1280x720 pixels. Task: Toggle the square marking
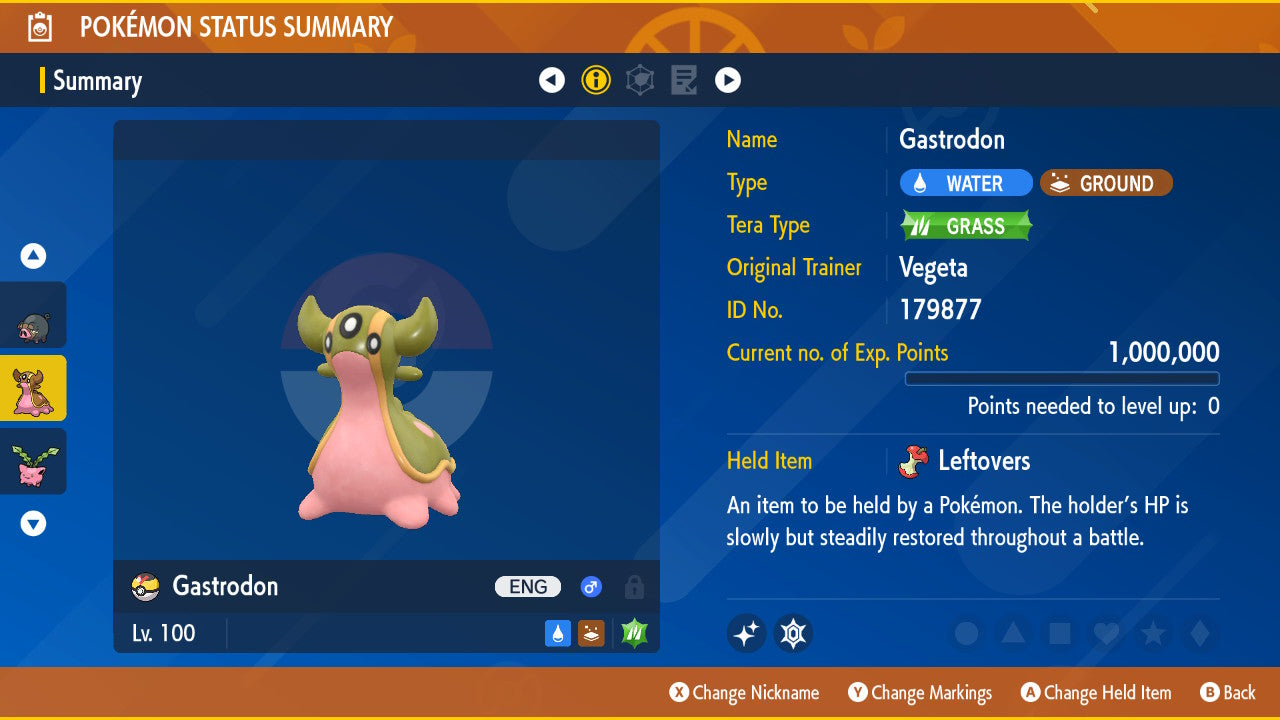(x=1059, y=633)
